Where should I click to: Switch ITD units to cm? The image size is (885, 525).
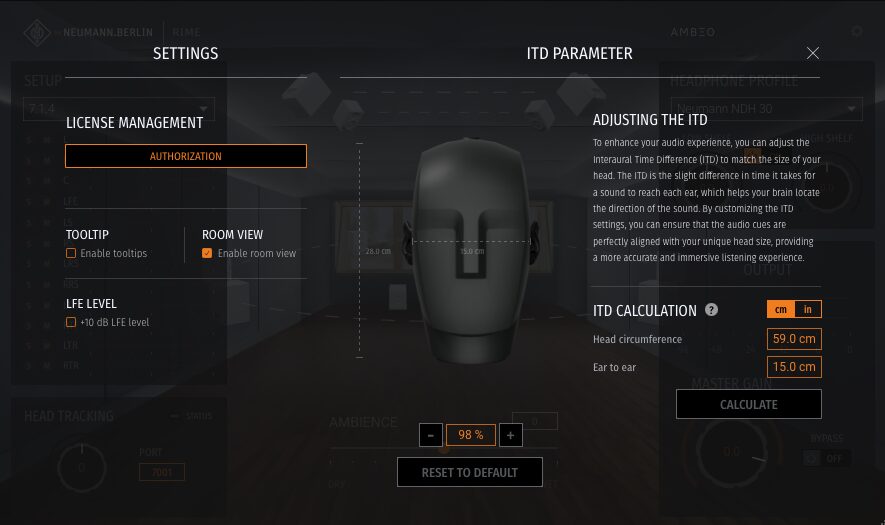780,310
